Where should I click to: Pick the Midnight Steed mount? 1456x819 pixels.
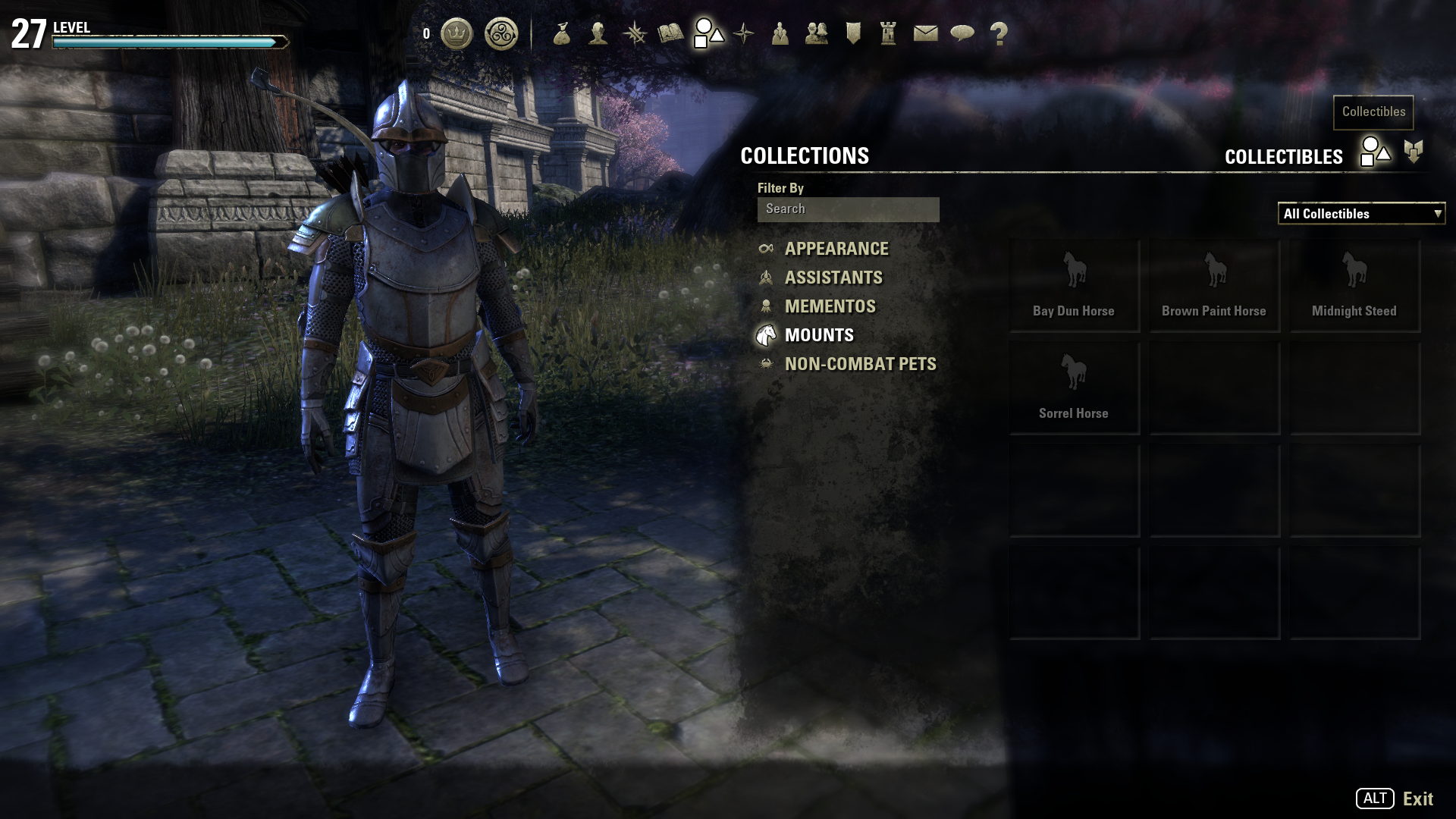coord(1354,285)
